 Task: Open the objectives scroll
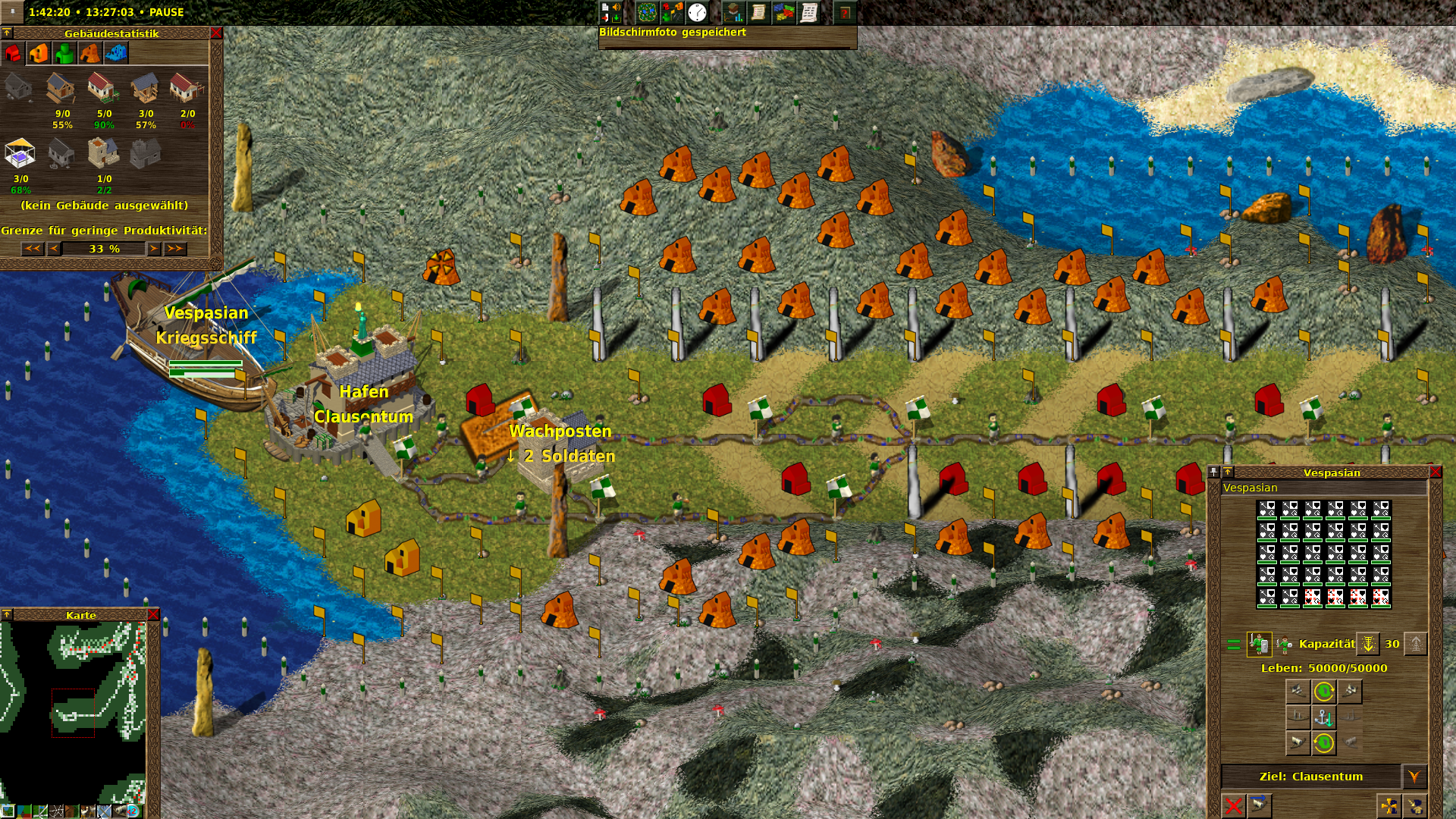[758, 12]
